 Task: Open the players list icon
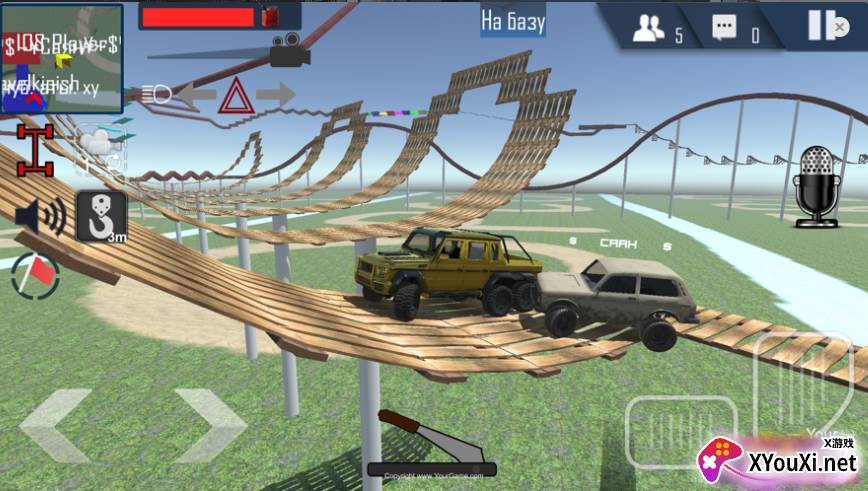coord(649,28)
